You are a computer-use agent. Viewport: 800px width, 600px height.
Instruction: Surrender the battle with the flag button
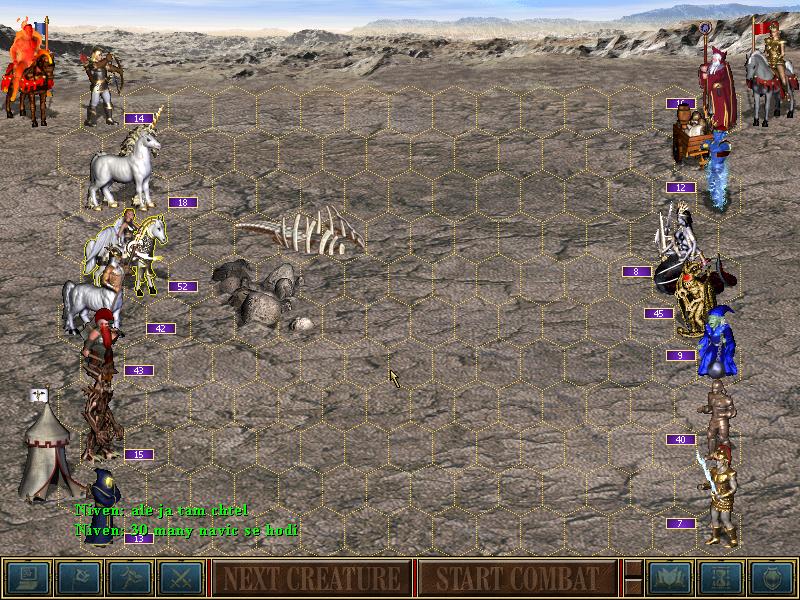tap(78, 578)
